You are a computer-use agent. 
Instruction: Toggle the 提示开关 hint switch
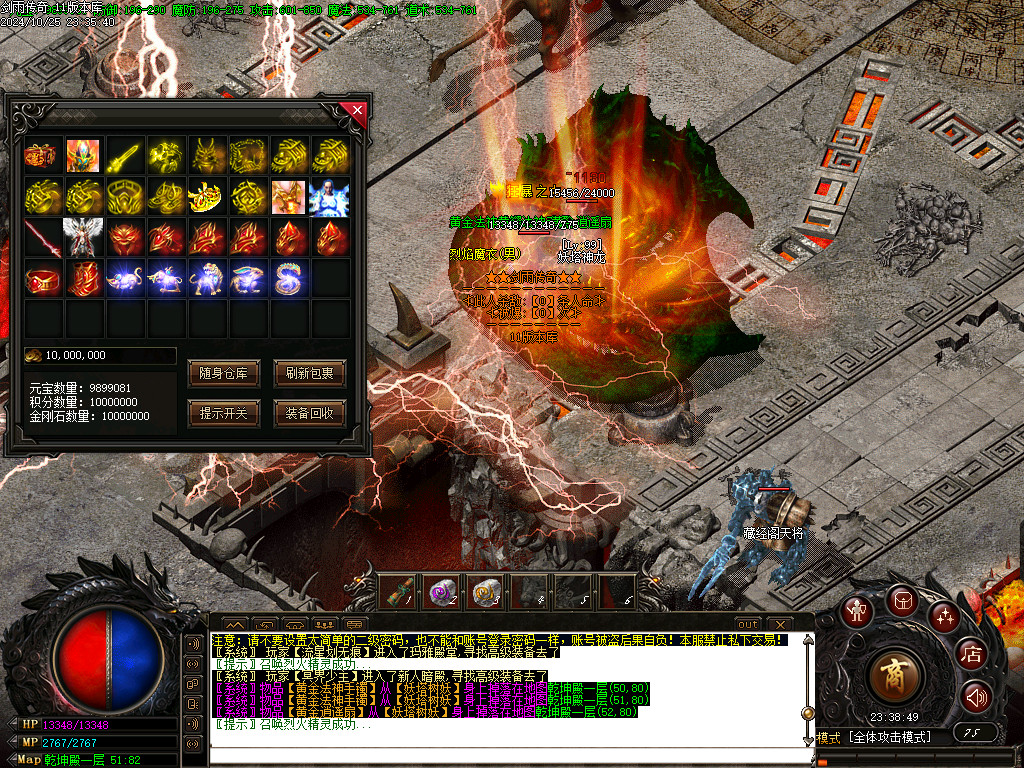[x=222, y=412]
